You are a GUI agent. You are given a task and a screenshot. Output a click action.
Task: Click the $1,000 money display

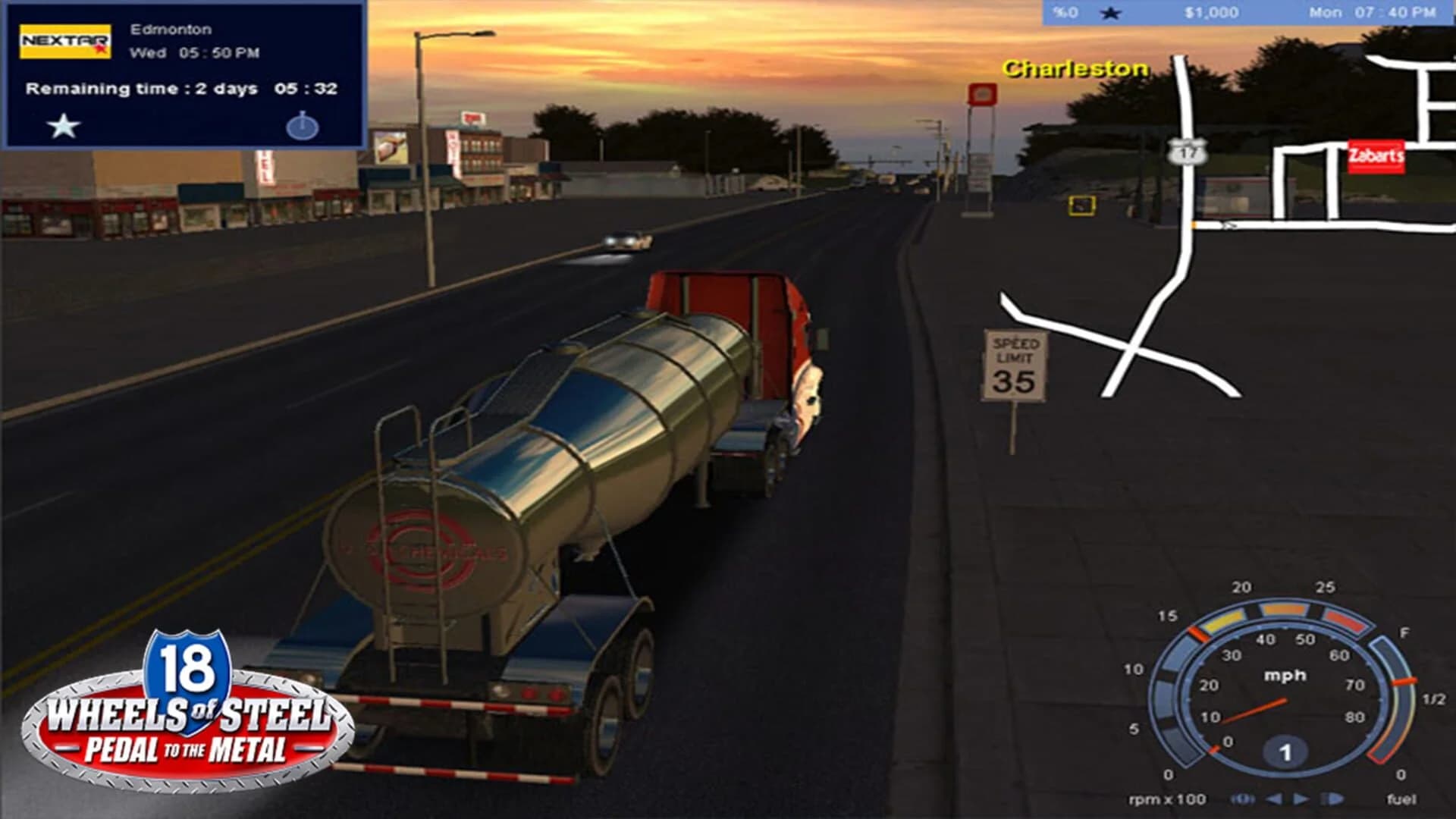(x=1209, y=13)
